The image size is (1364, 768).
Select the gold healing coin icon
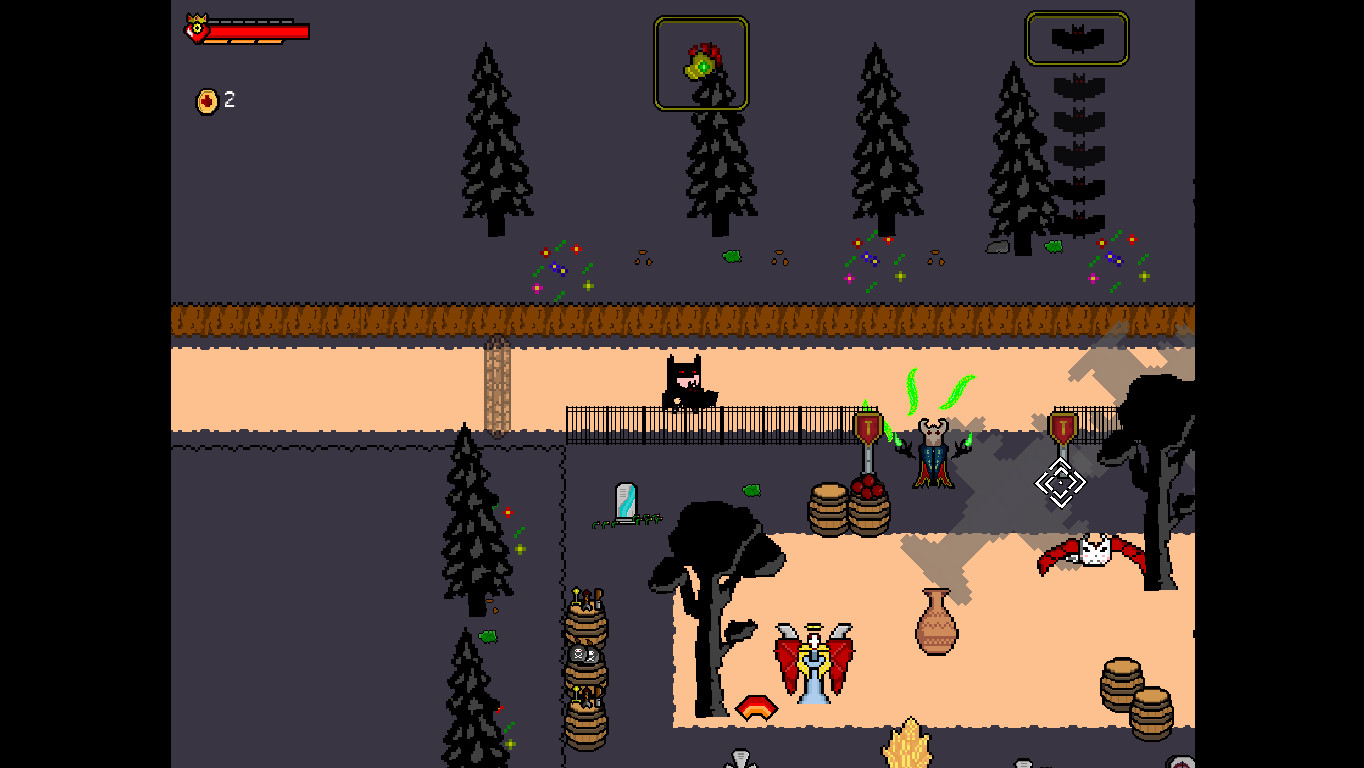click(207, 100)
